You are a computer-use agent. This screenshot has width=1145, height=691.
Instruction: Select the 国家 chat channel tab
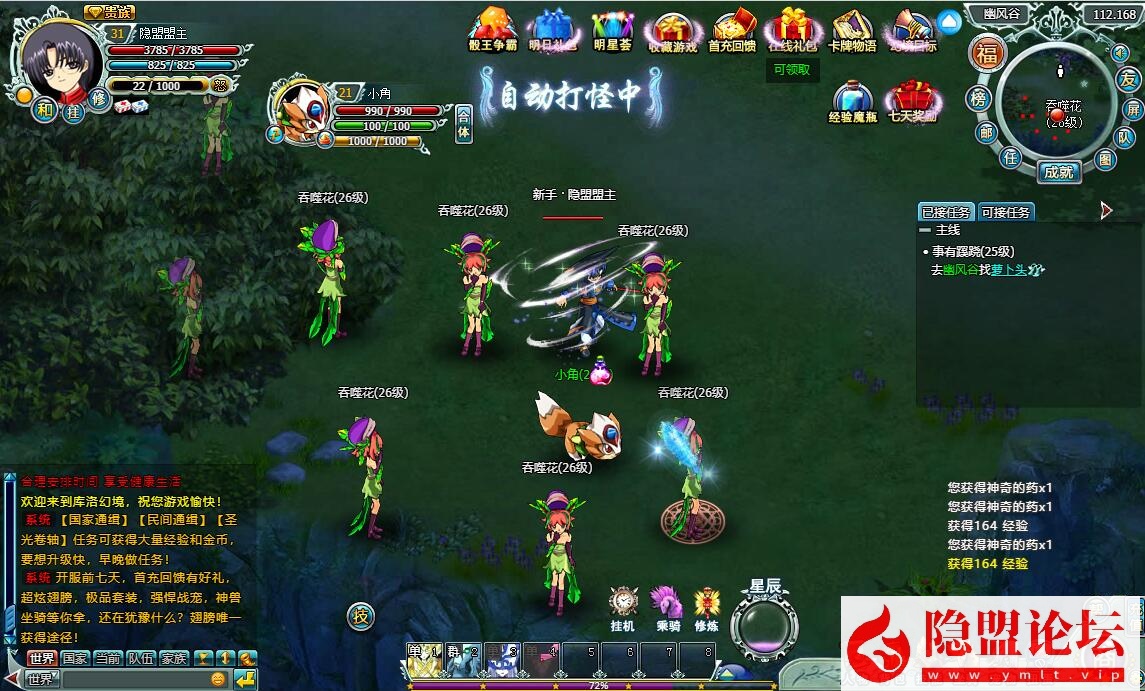click(x=75, y=658)
